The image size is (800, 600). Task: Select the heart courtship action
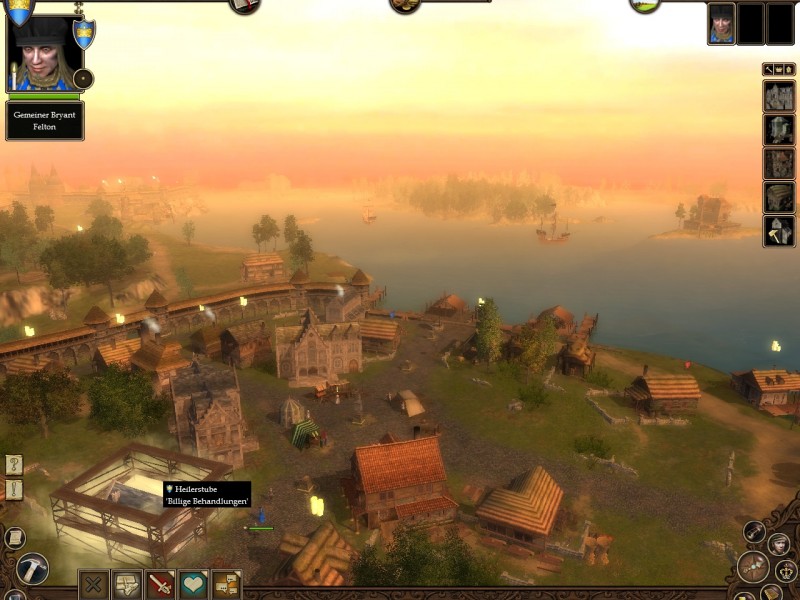click(193, 584)
